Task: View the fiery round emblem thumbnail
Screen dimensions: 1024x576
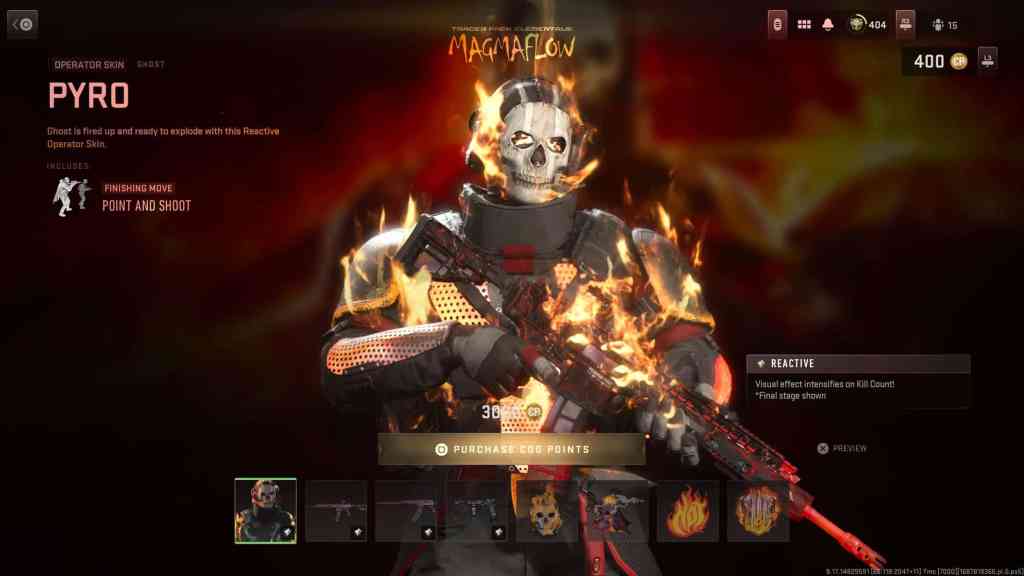Action: [x=757, y=510]
